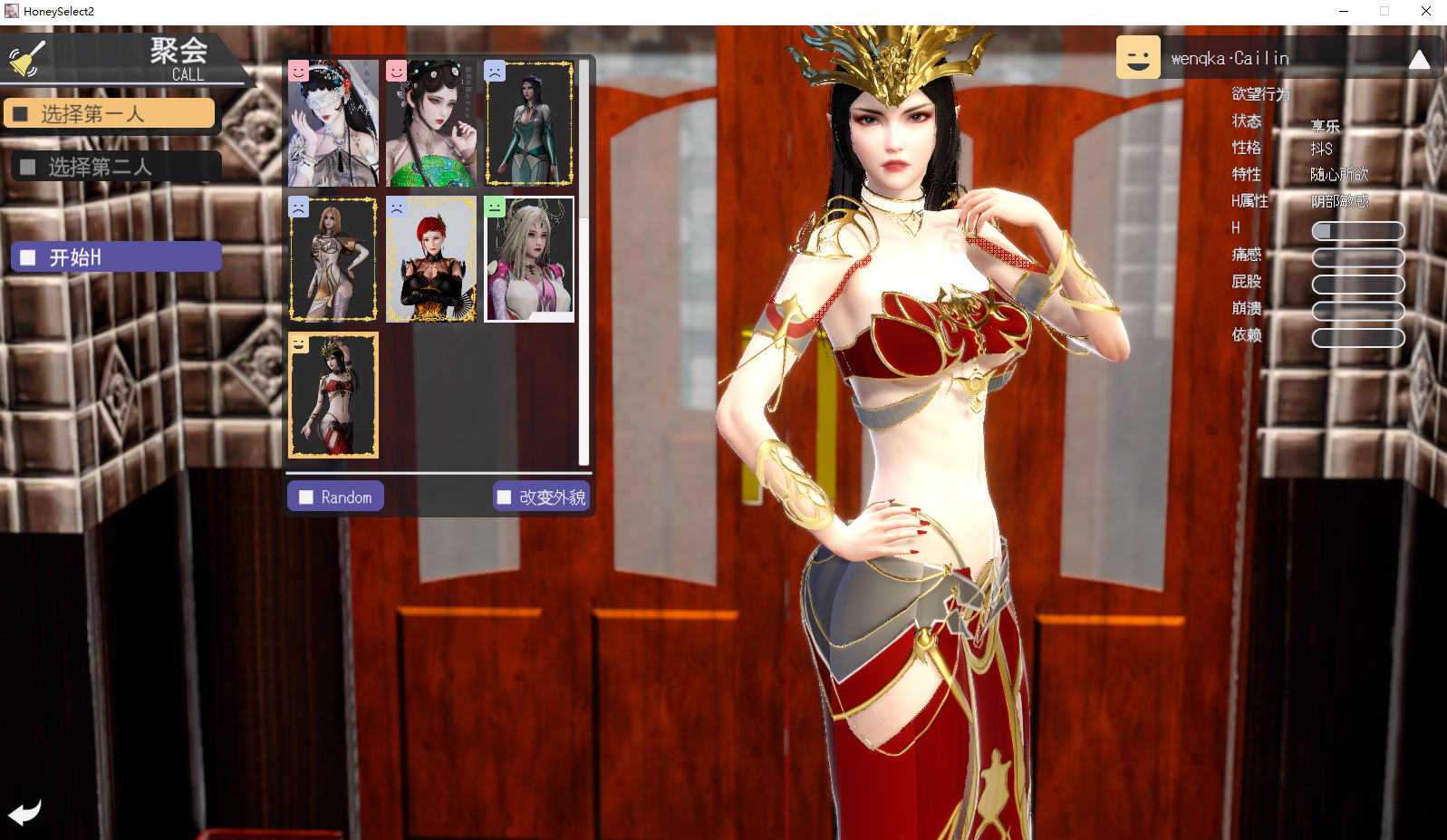Open the 改变外貌 appearance option

(541, 497)
